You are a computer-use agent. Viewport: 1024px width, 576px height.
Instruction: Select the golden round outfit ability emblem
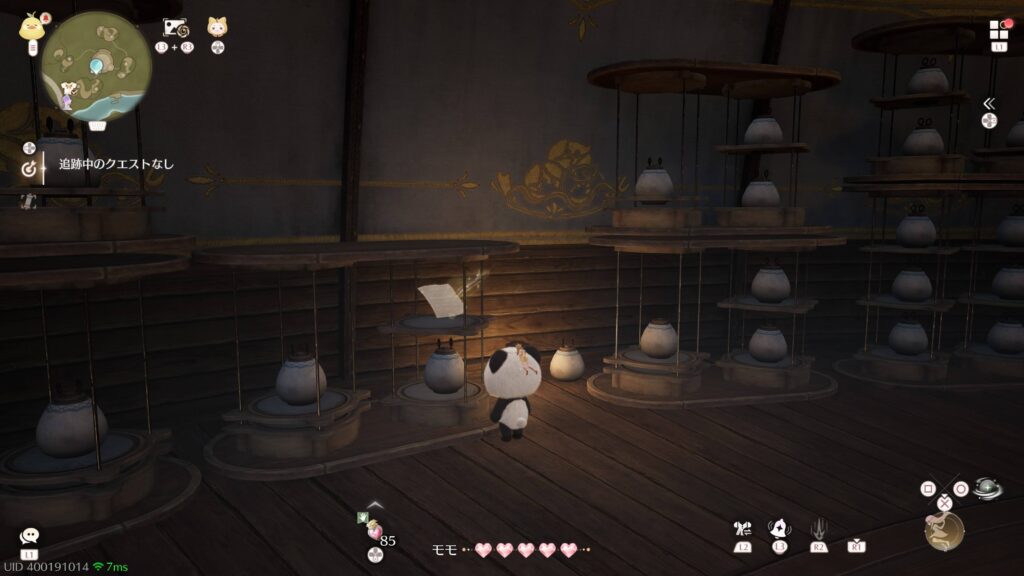click(944, 531)
